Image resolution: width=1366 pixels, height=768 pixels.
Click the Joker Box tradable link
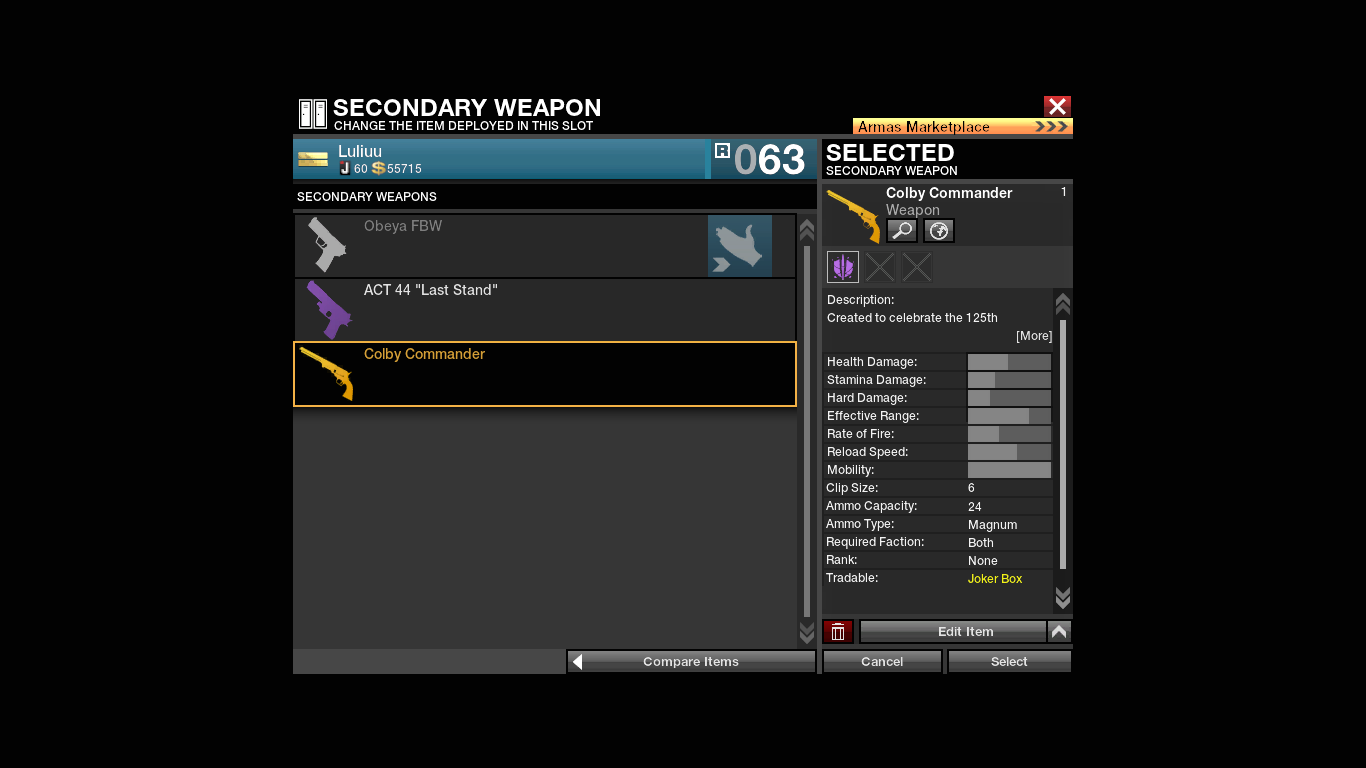pos(995,579)
